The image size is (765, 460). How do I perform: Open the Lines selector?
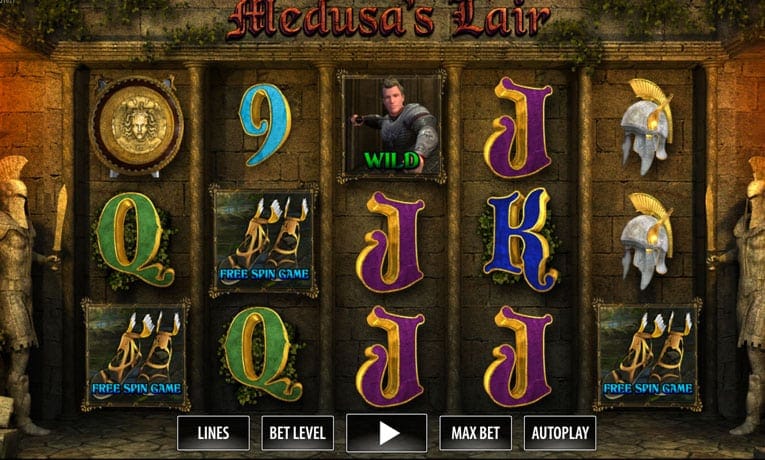(213, 433)
